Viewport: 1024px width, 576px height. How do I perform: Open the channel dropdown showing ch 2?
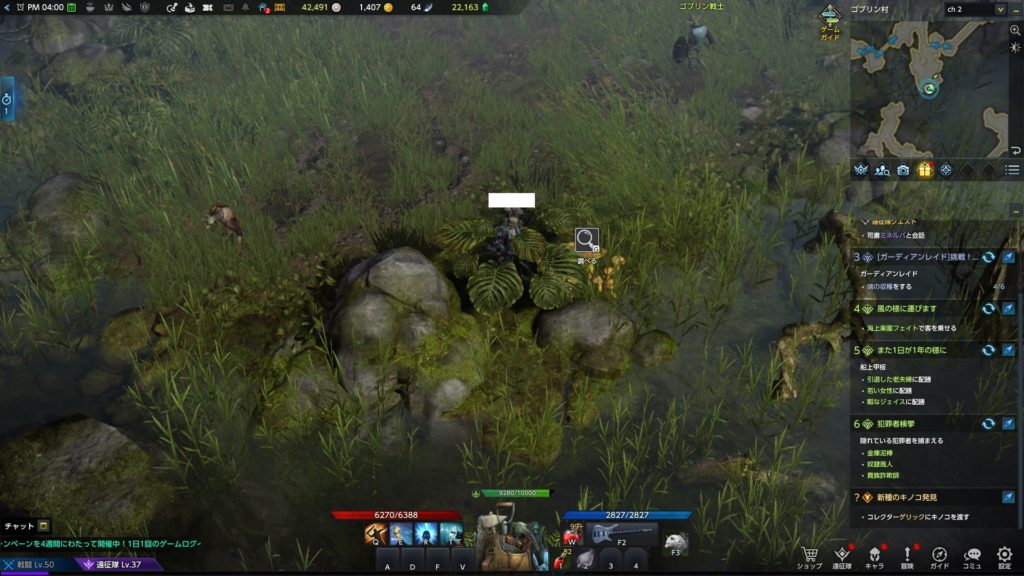pos(975,9)
